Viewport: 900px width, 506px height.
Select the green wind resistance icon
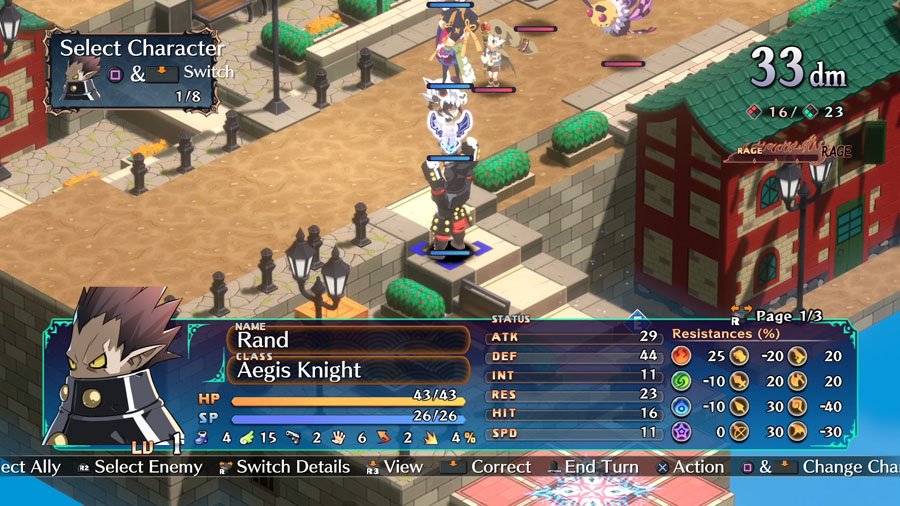pyautogui.click(x=682, y=381)
